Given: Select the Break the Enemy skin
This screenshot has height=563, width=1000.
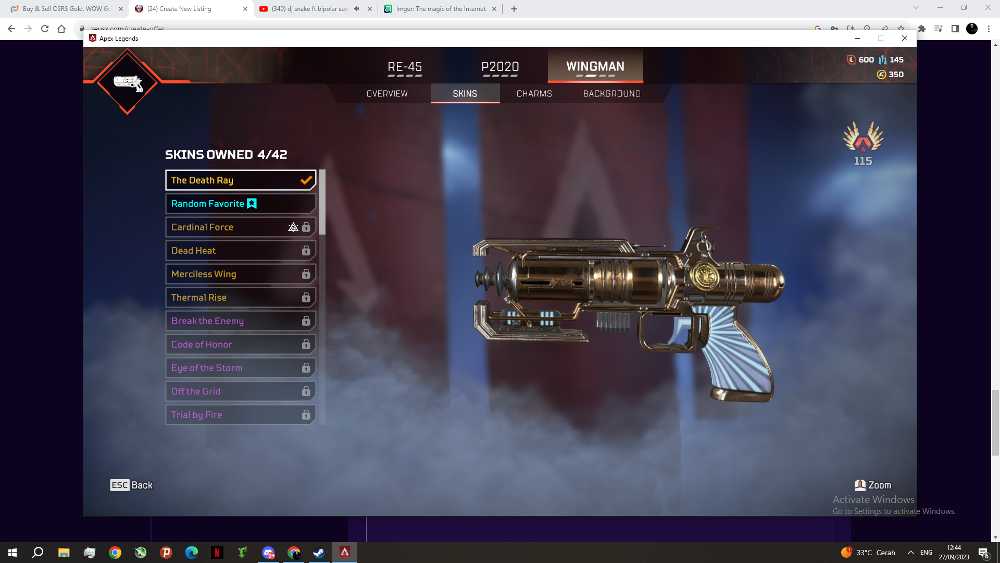Looking at the screenshot, I should click(240, 321).
